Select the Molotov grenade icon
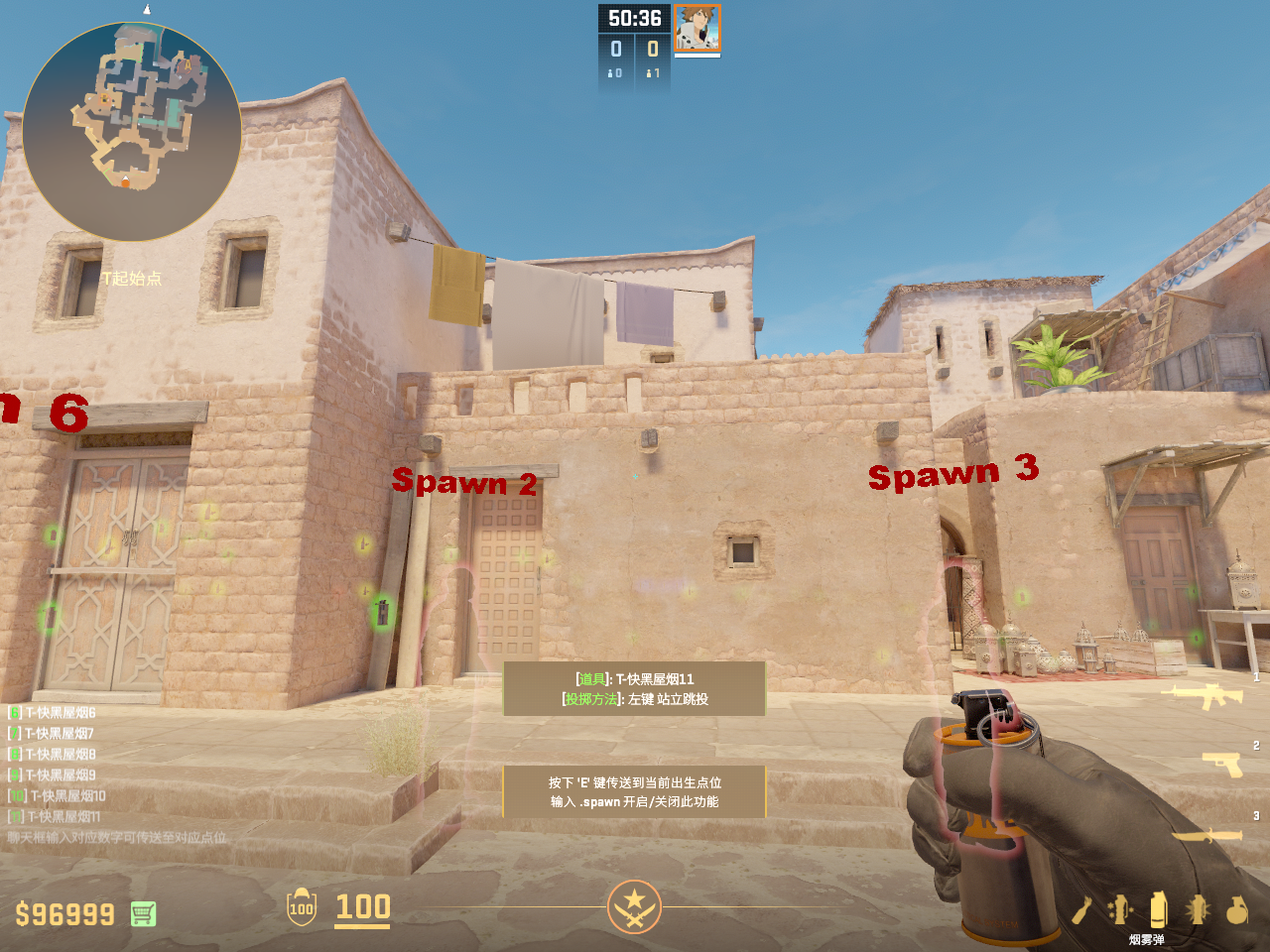 pyautogui.click(x=1082, y=909)
